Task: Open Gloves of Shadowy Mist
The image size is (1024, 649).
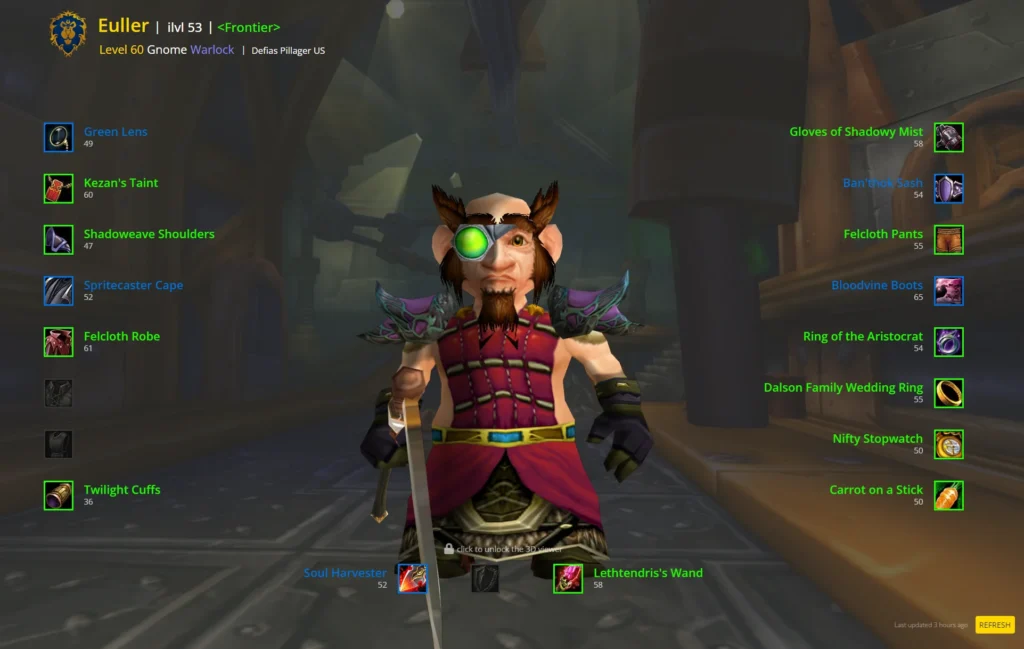Action: click(x=948, y=137)
